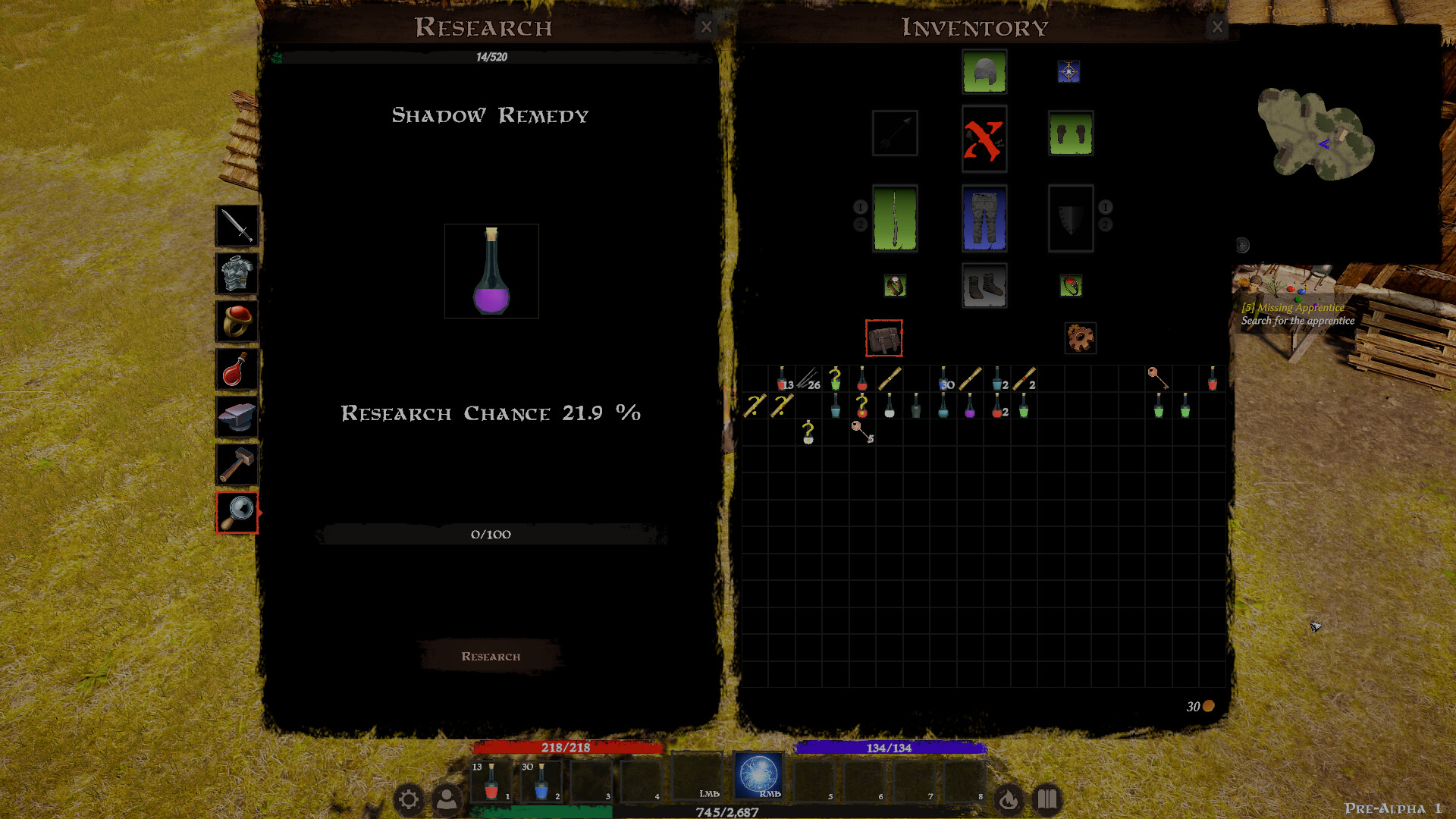Open the potion brewing category
Viewport: 1456px width, 819px height.
236,369
